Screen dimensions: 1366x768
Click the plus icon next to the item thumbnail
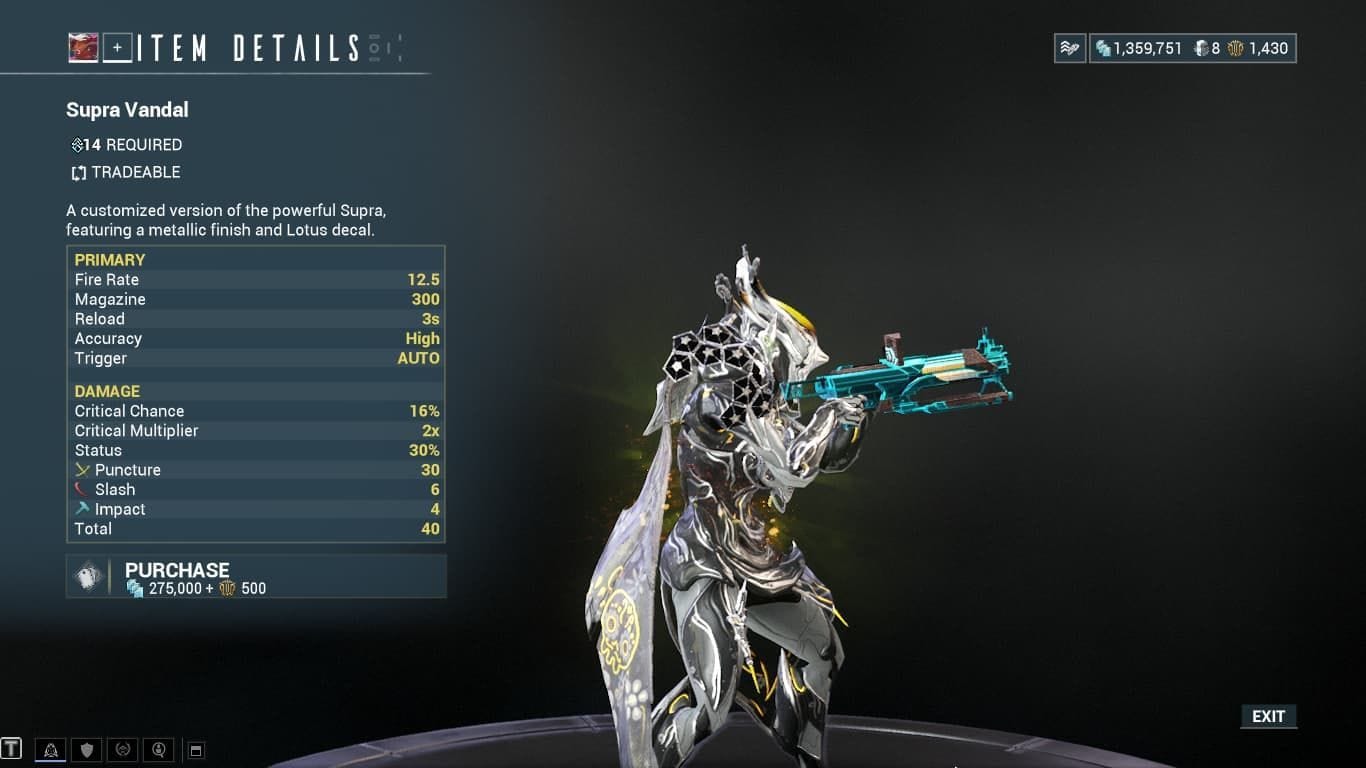(x=117, y=46)
